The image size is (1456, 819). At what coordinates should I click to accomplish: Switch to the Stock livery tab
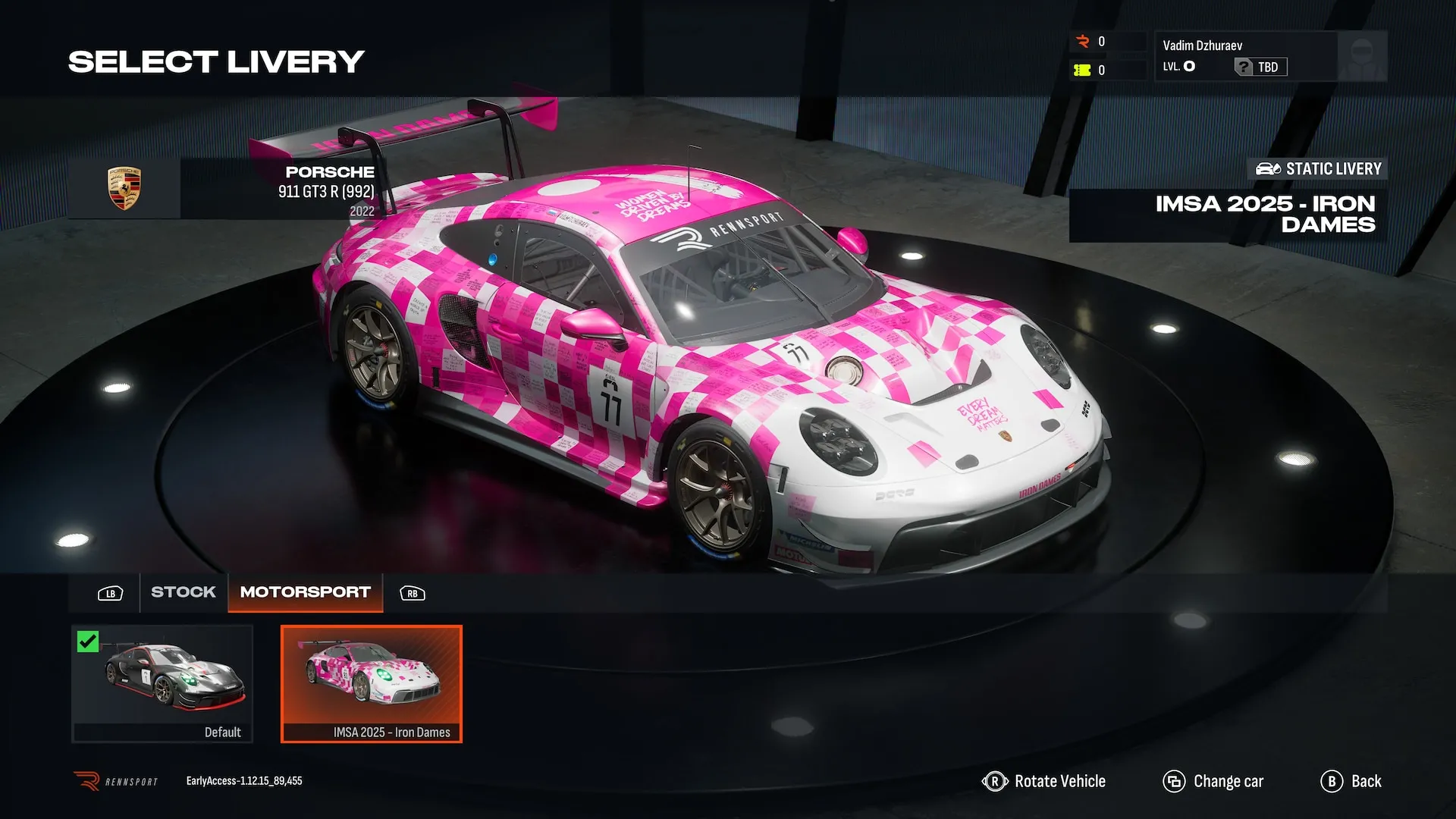pyautogui.click(x=183, y=592)
